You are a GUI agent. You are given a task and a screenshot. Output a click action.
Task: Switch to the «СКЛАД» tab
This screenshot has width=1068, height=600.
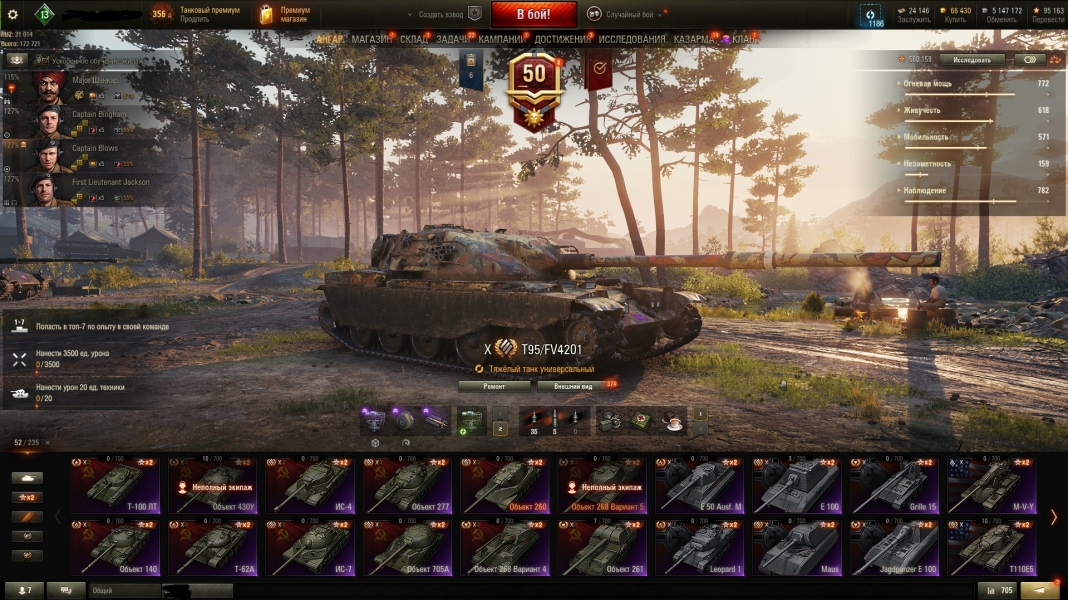pos(415,39)
